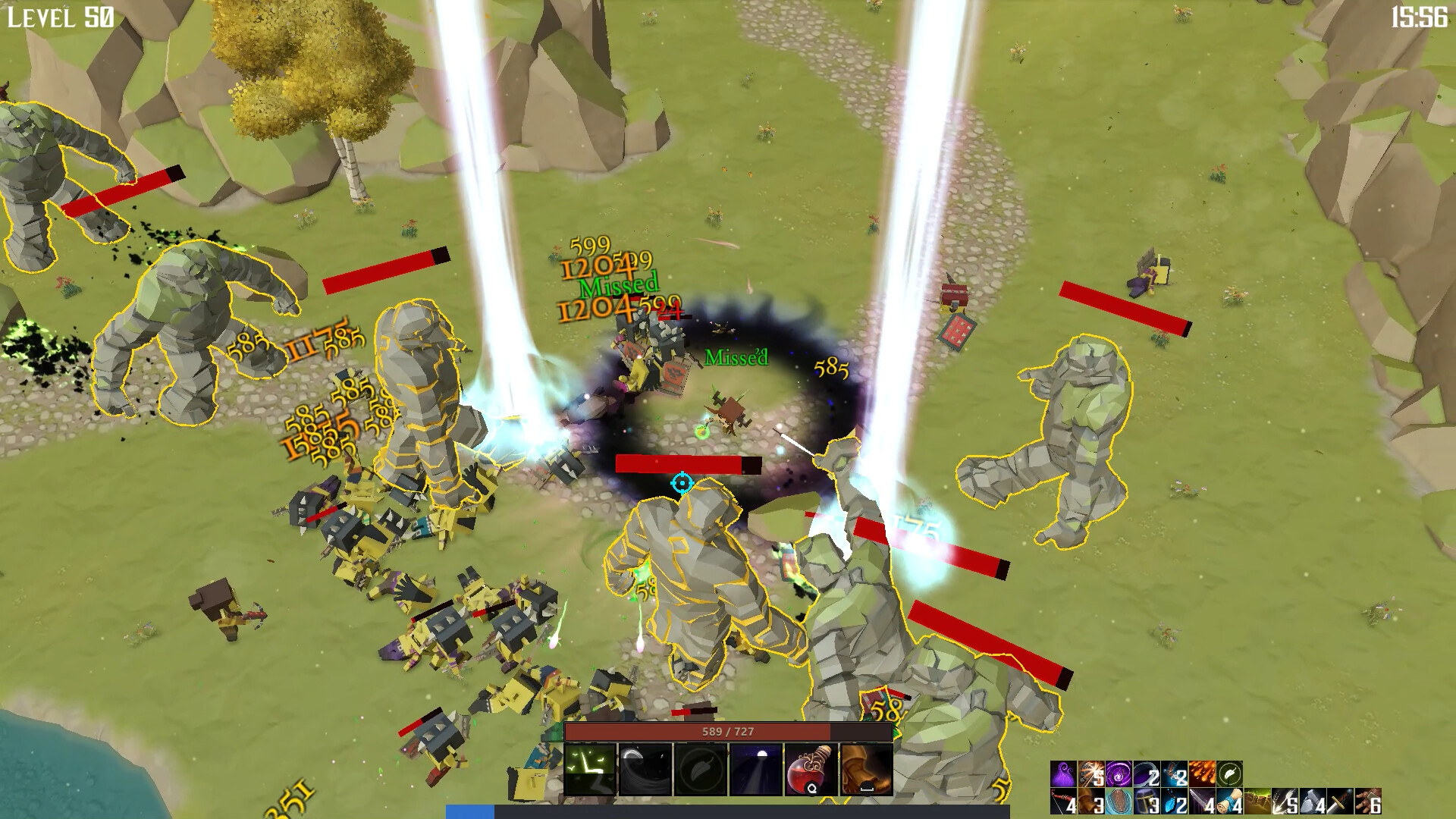Click the blue feather item showing 2

1172,804
